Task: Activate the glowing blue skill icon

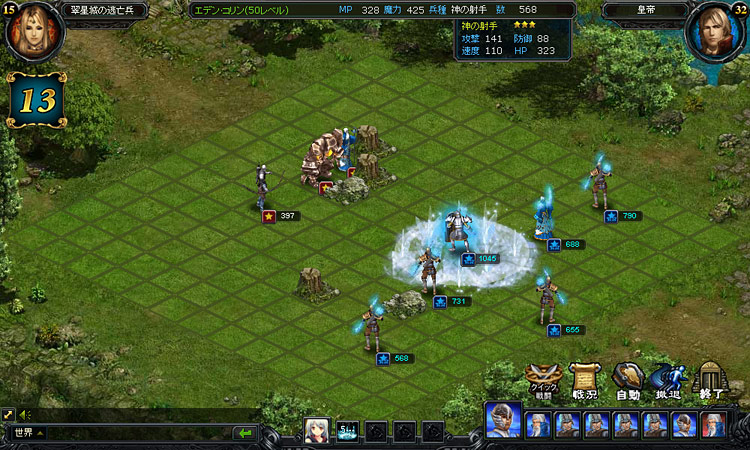Action: (x=347, y=431)
